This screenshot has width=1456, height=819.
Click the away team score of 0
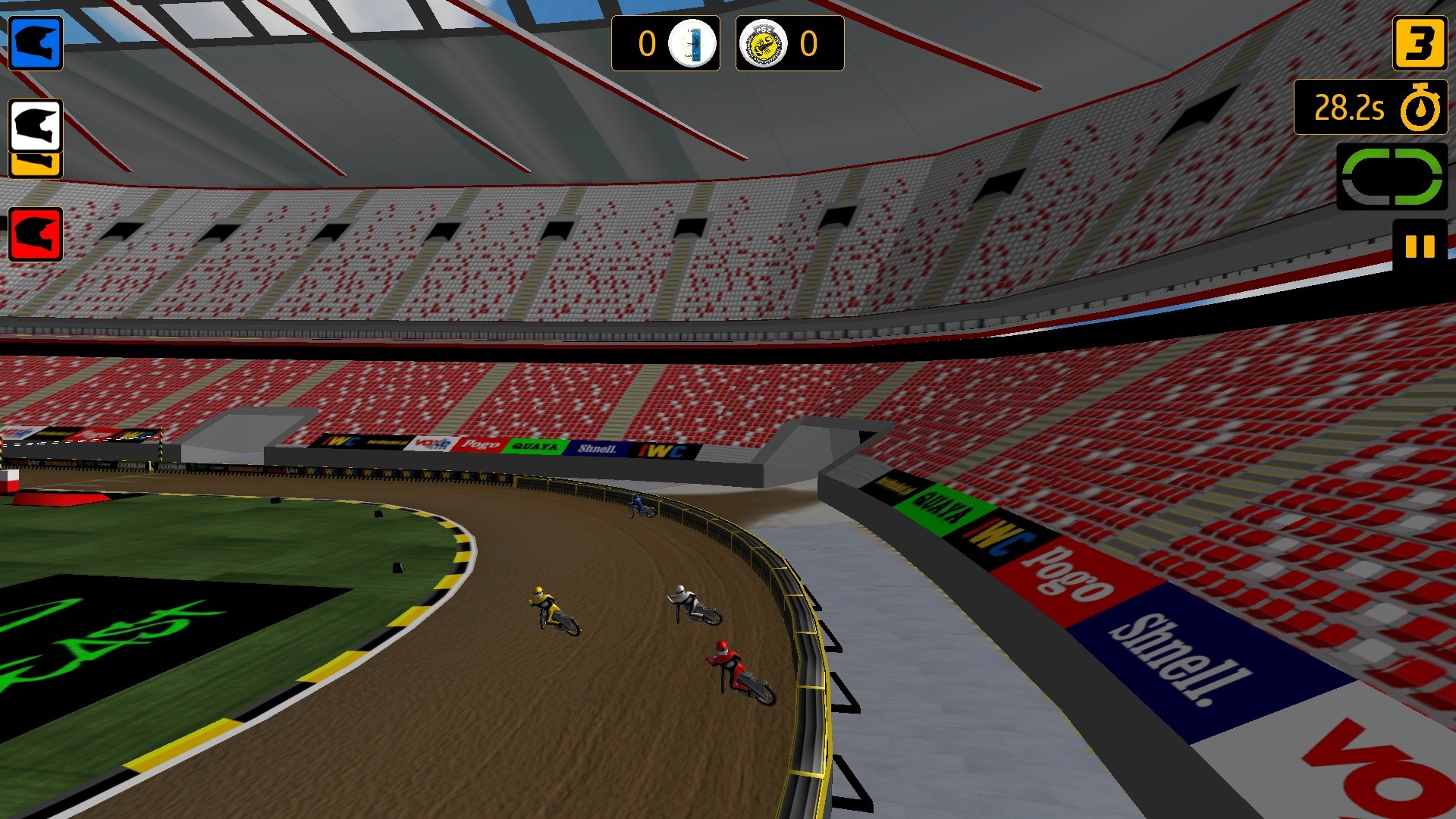pos(810,44)
